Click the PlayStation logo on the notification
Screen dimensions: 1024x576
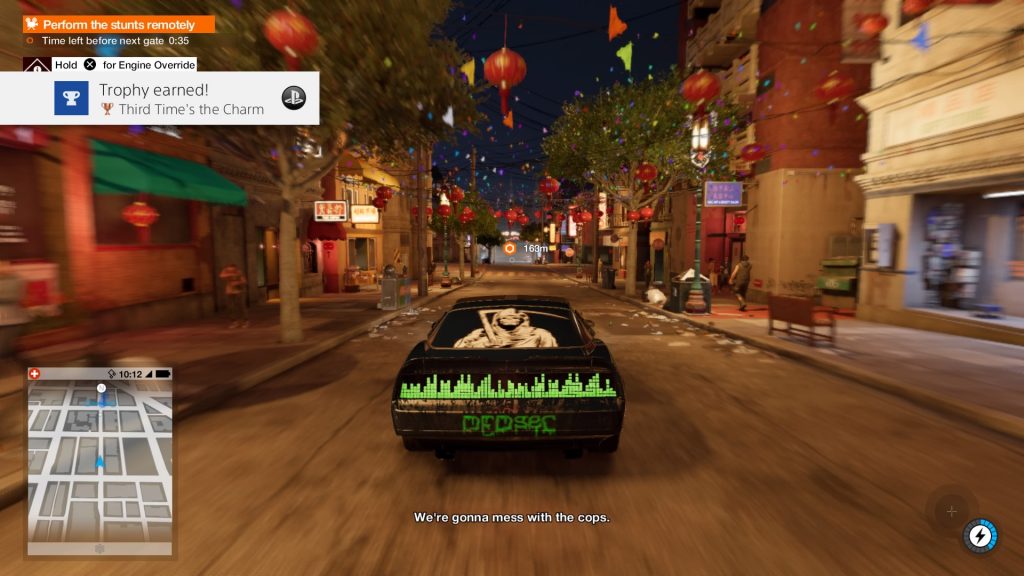click(x=293, y=98)
